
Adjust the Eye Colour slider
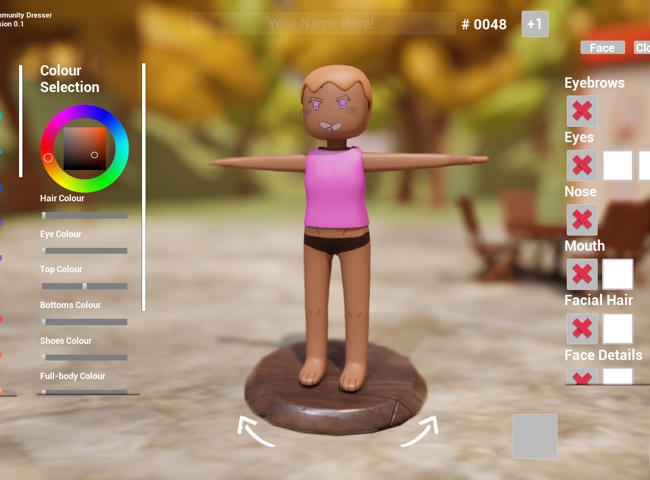coord(84,251)
